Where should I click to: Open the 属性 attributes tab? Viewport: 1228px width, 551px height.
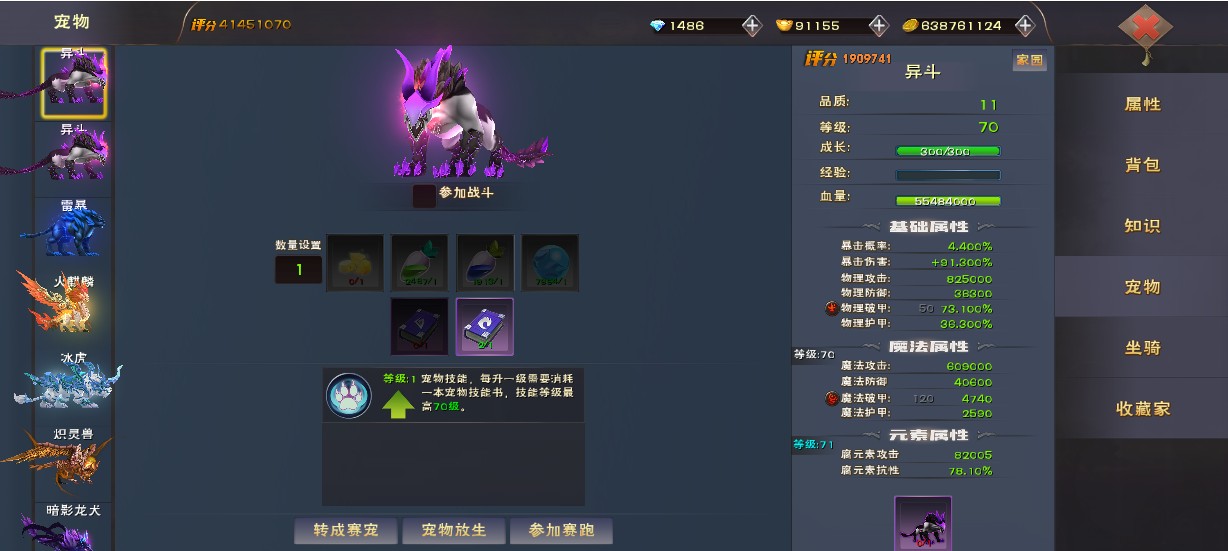pyautogui.click(x=1142, y=104)
